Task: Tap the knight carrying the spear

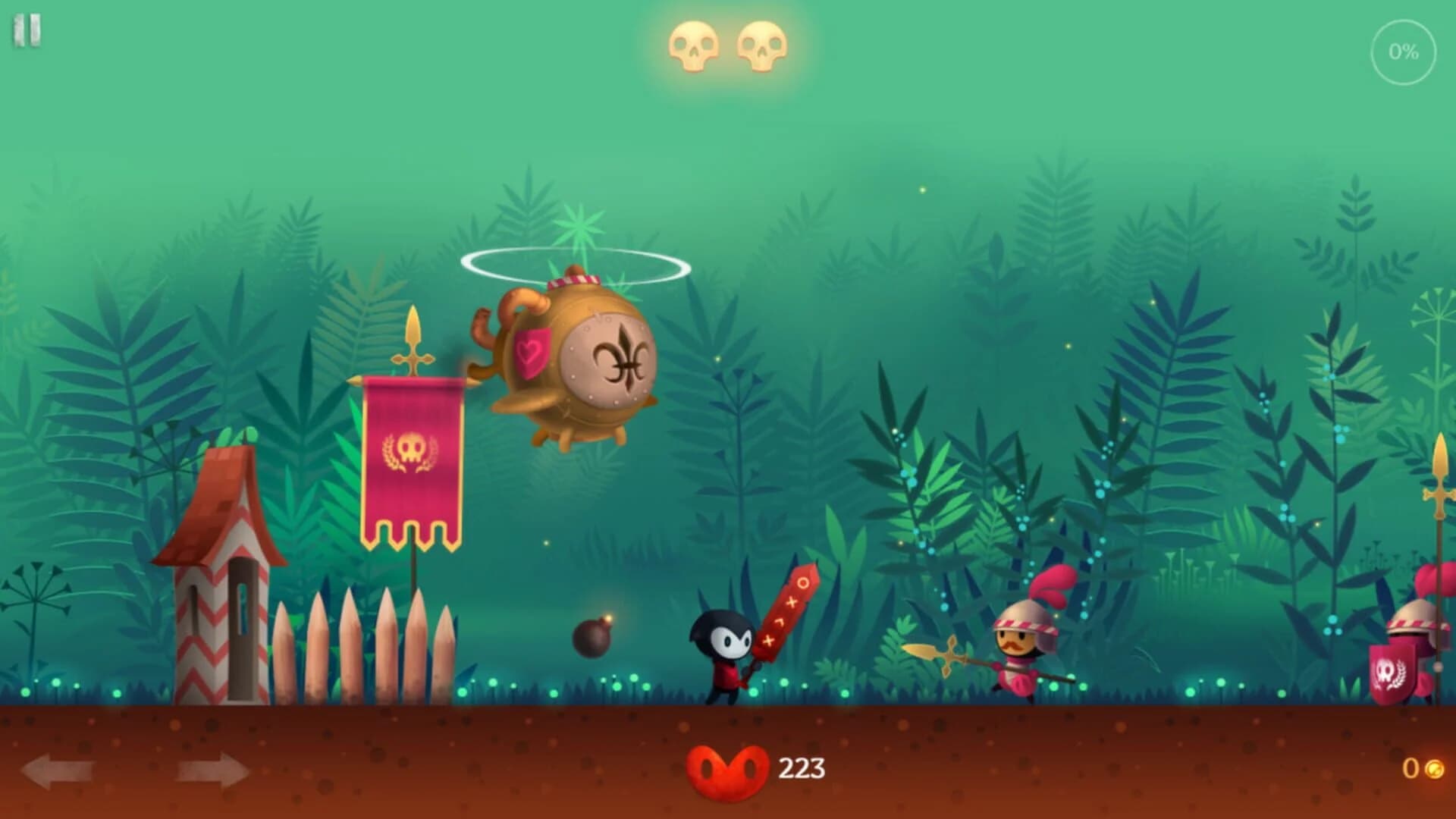Action: 1020,652
